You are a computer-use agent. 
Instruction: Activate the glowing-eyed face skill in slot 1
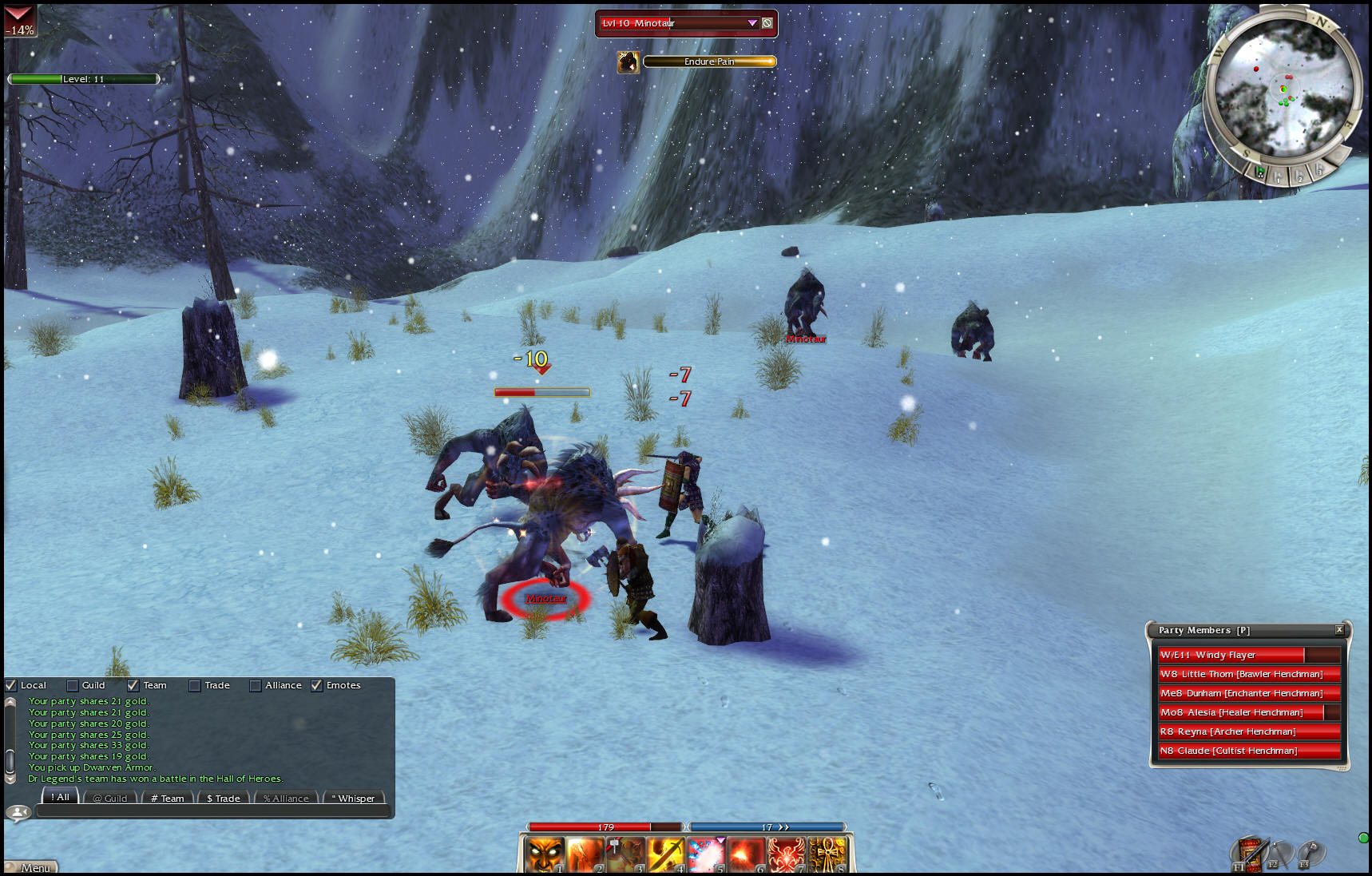click(x=545, y=854)
